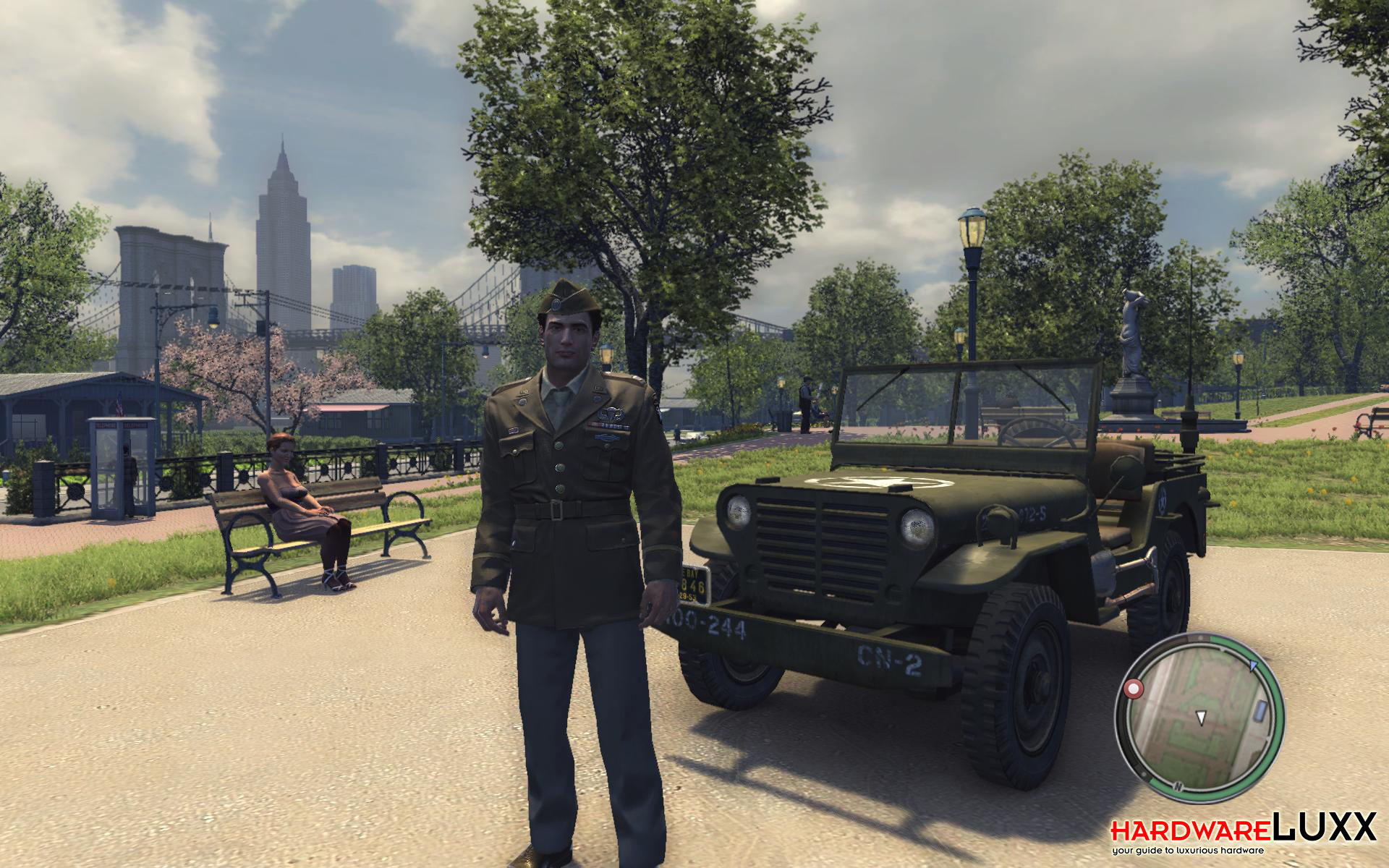Click the blue arrow marker on the minimap rim
The image size is (1389, 868).
click(x=1254, y=665)
